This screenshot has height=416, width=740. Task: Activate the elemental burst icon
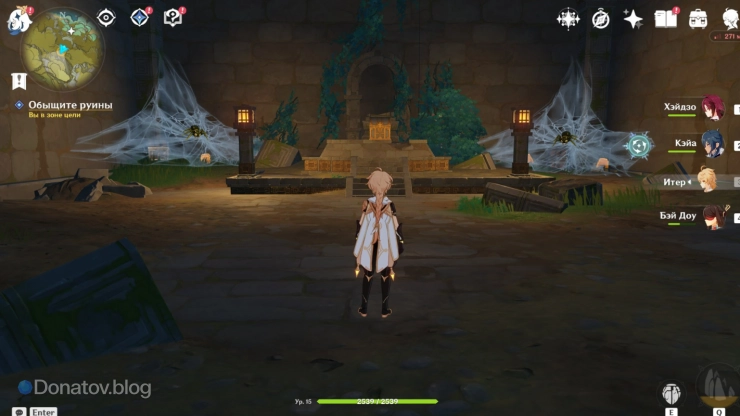coord(718,385)
